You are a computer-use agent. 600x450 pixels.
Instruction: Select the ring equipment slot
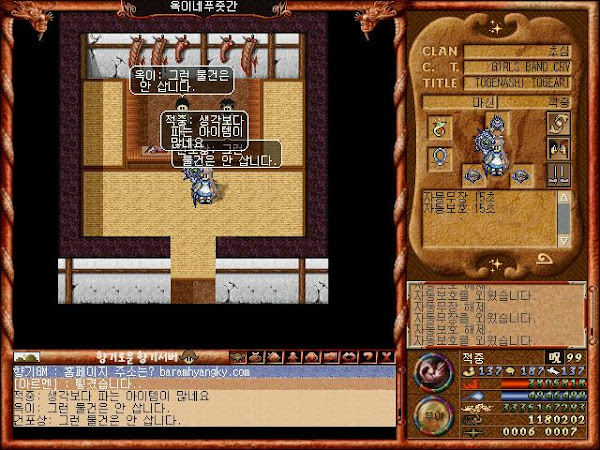pos(438,127)
